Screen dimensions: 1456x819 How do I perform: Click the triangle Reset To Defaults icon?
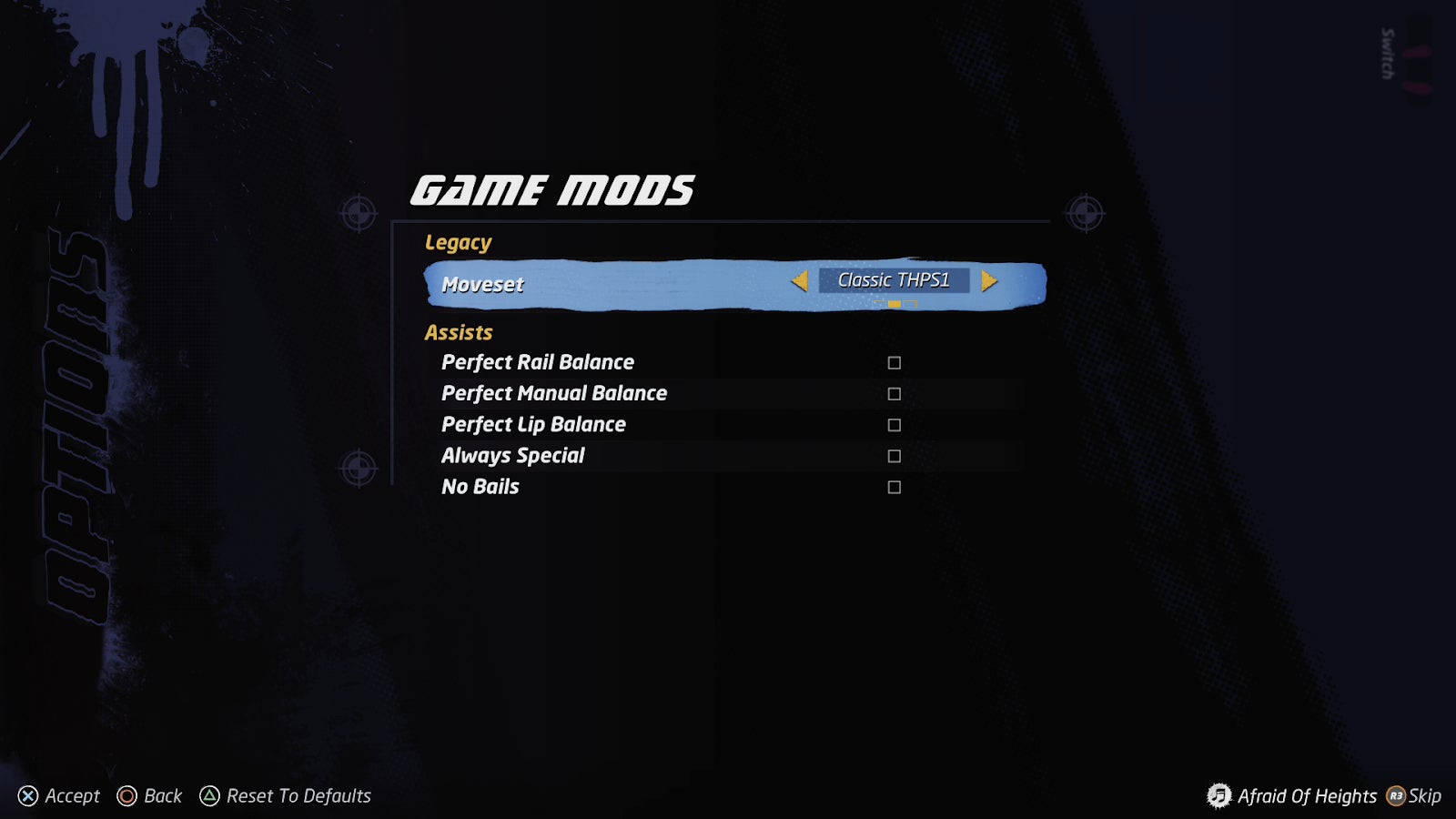click(211, 795)
